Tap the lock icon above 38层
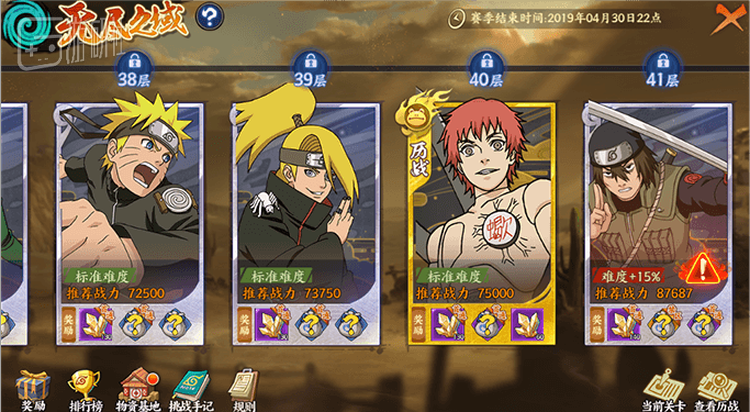Screen dimensions: 750x412 pyautogui.click(x=134, y=59)
